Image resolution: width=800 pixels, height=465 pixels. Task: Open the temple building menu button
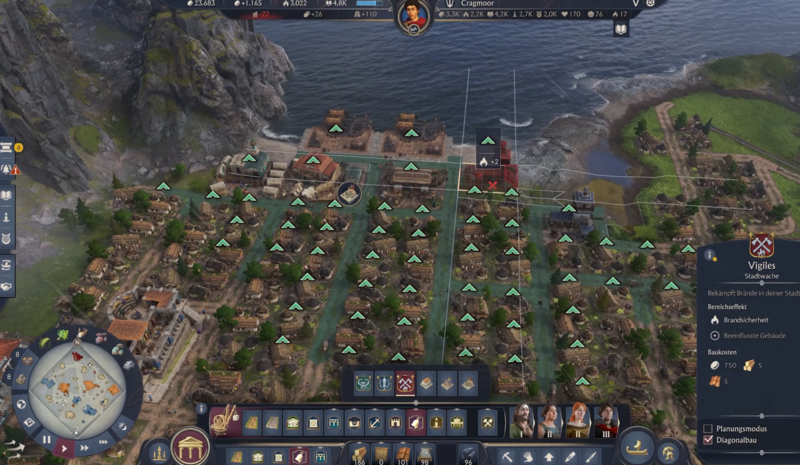pyautogui.click(x=188, y=446)
